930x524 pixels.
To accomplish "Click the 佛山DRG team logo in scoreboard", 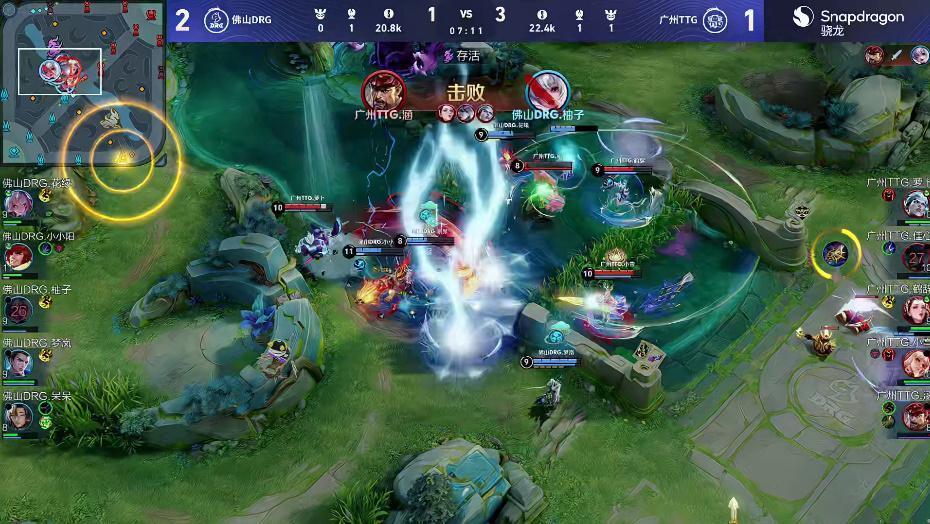I will [x=215, y=20].
